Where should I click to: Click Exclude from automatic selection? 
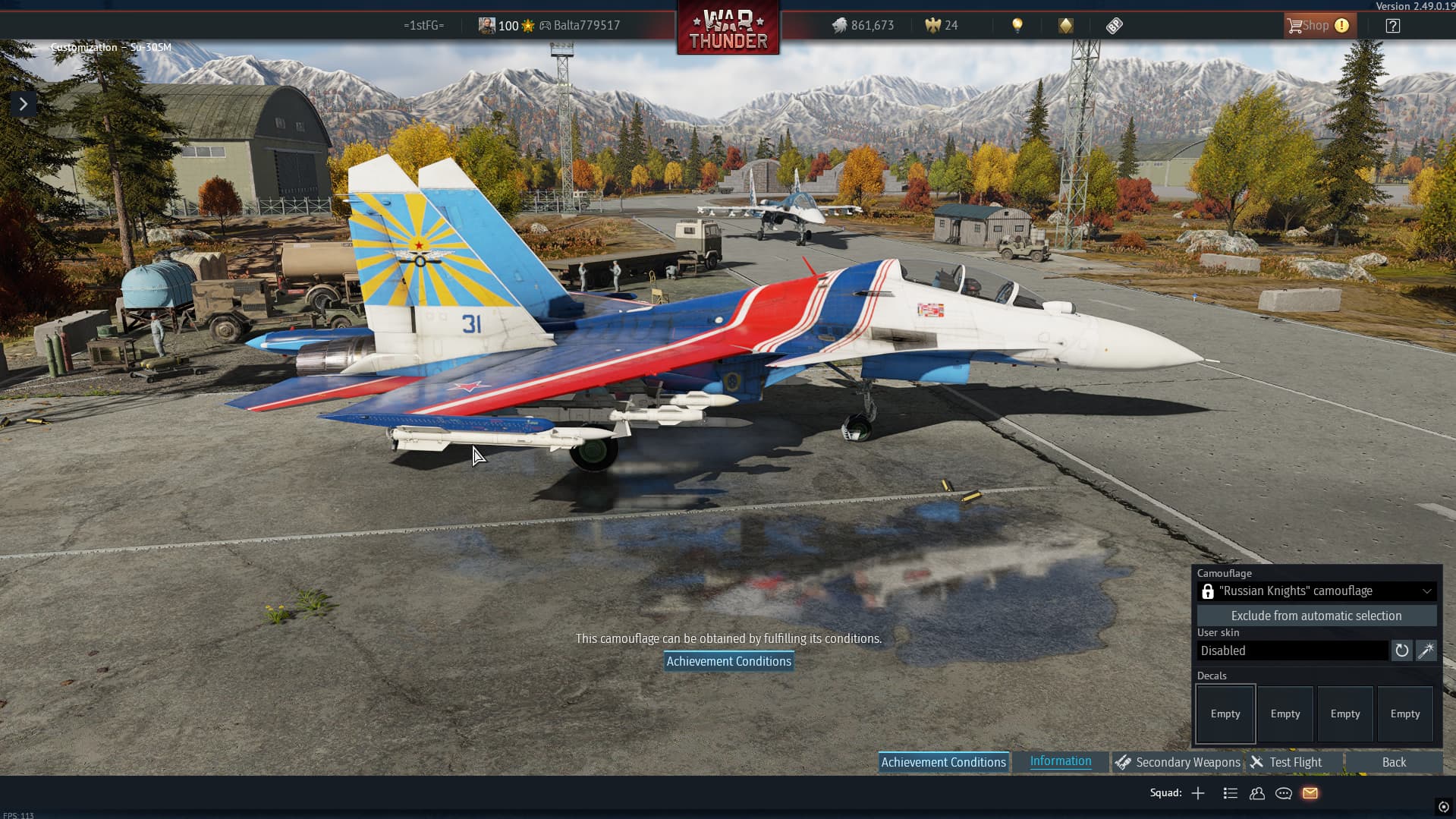1316,616
